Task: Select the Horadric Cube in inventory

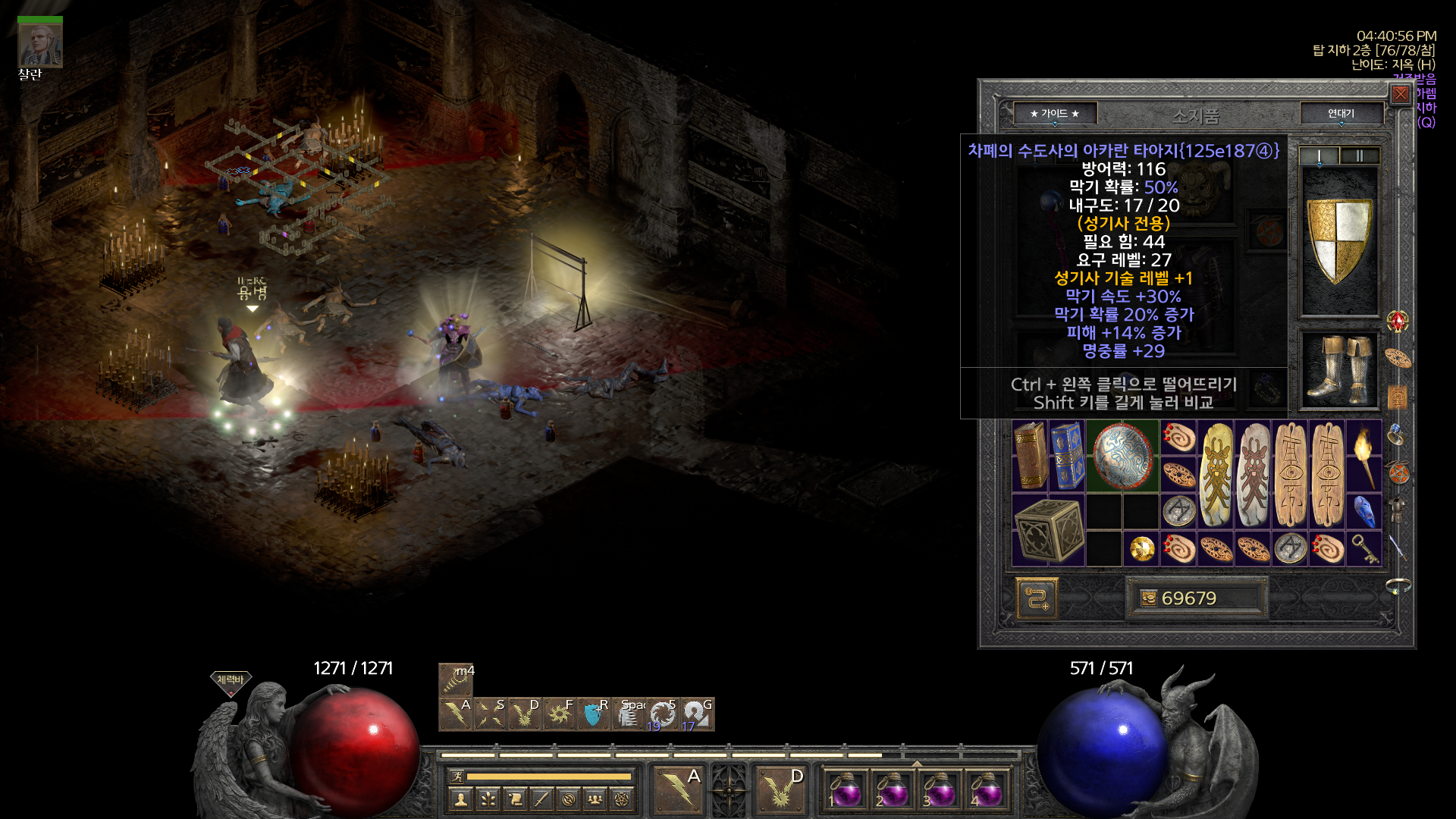Action: point(1048,530)
